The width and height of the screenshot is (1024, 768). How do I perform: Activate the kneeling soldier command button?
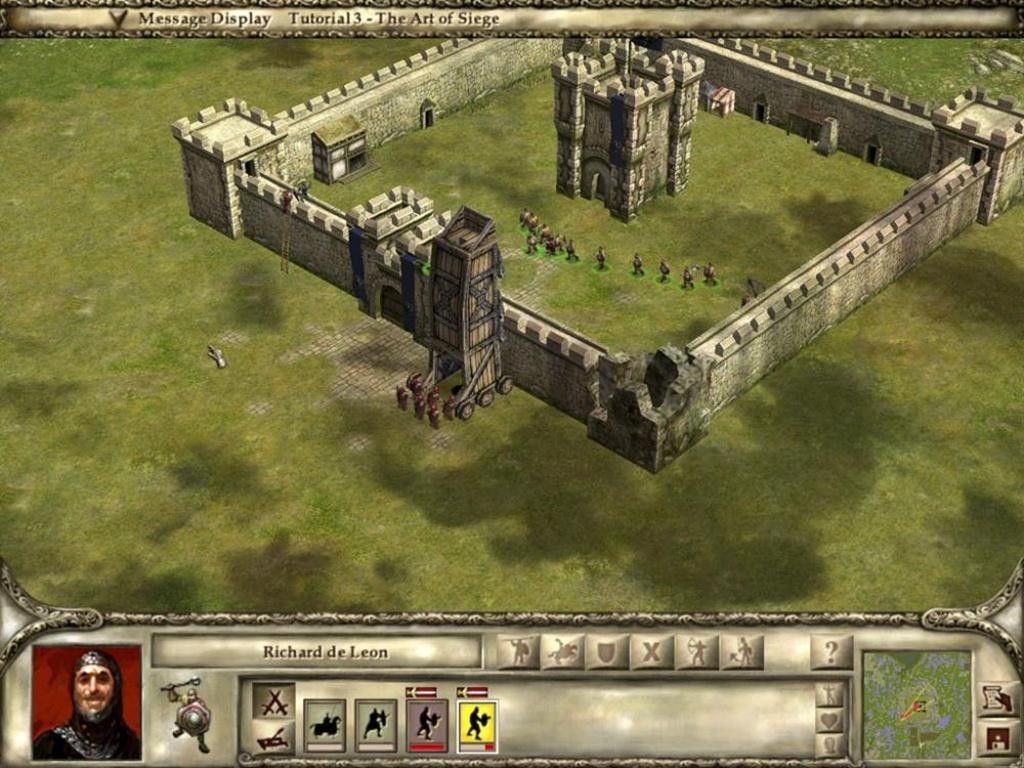coord(741,653)
